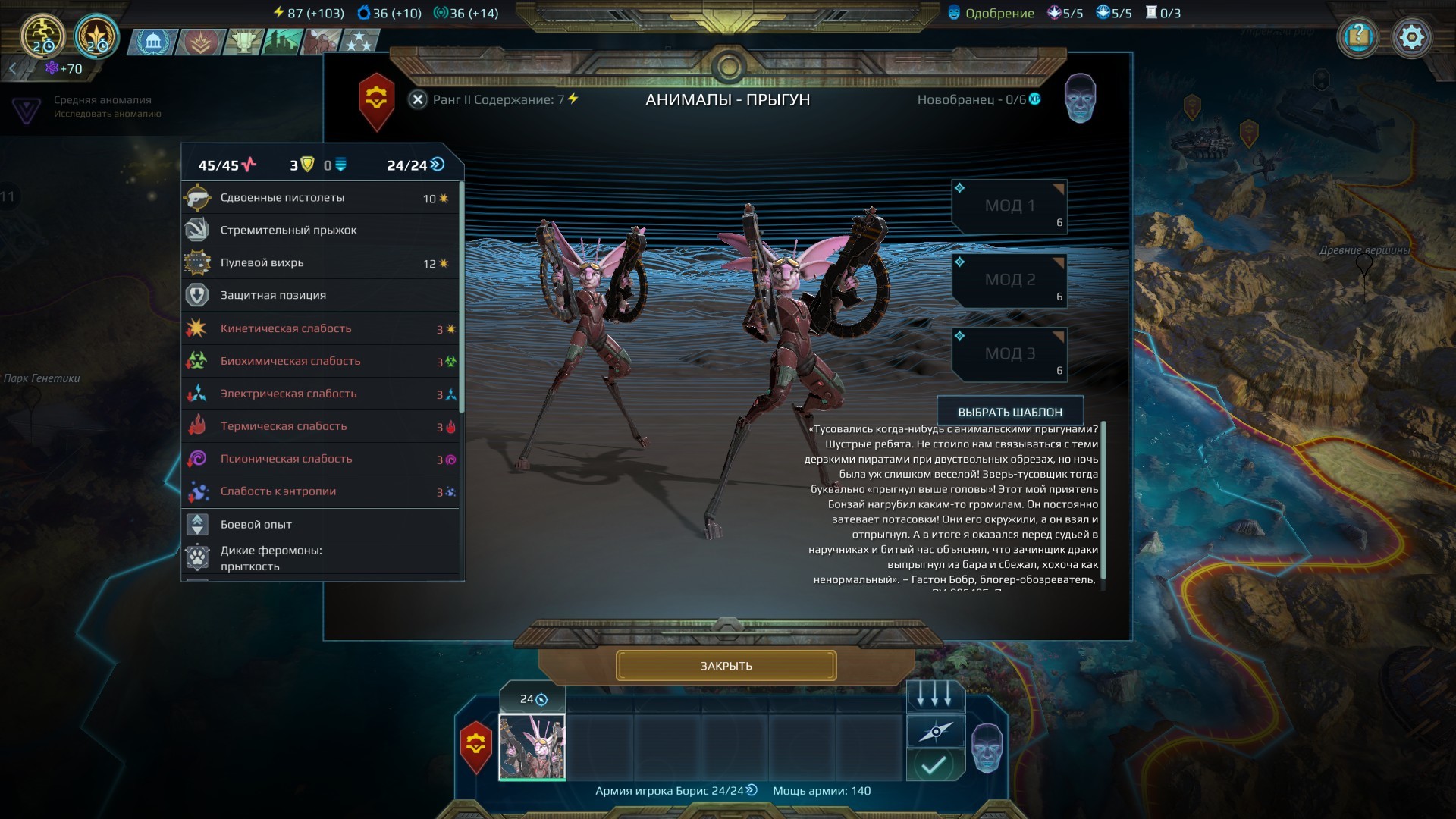
Task: Confirm with the green checkmark button
Action: 935,764
